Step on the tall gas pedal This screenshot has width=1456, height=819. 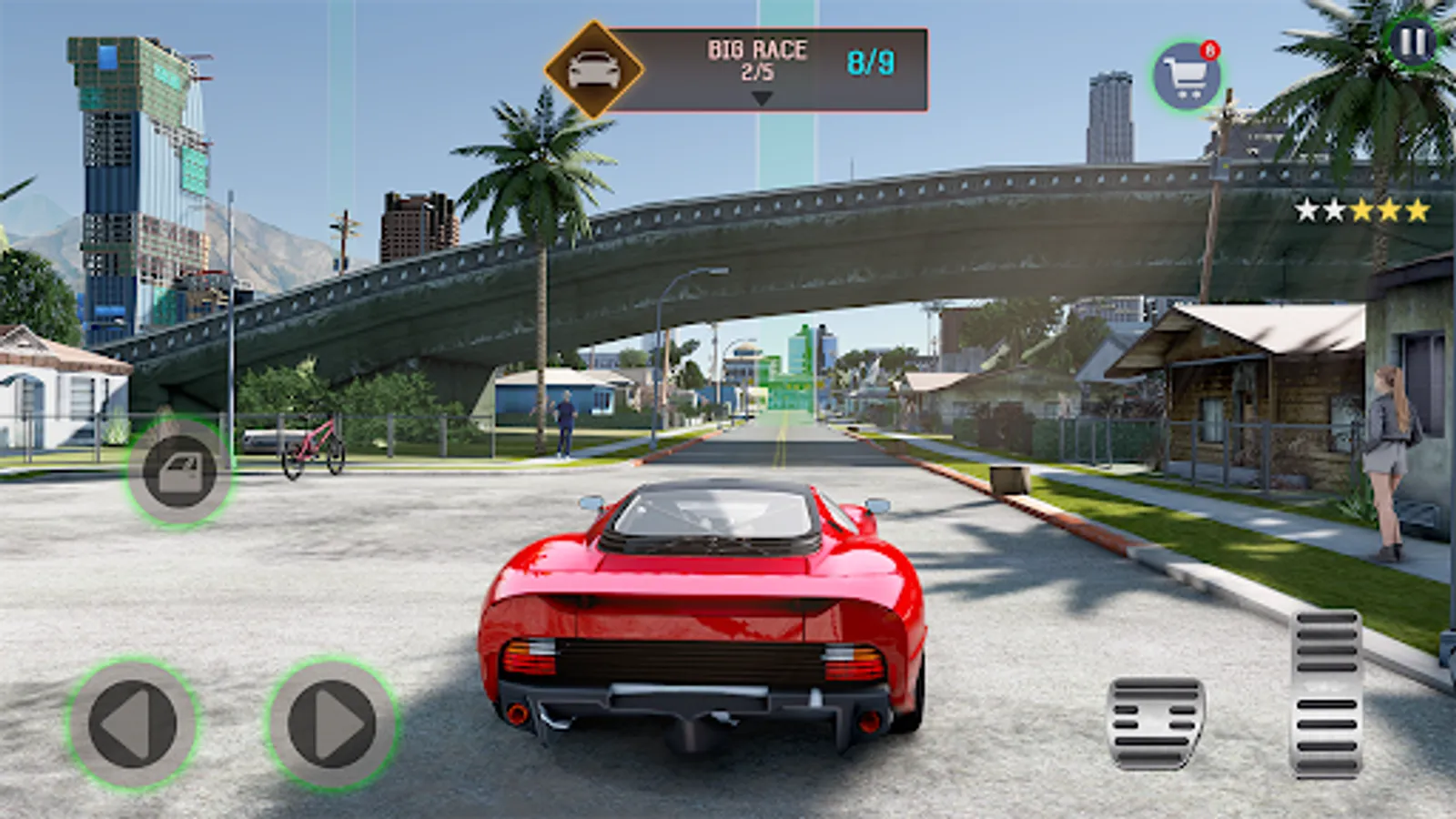1325,693
